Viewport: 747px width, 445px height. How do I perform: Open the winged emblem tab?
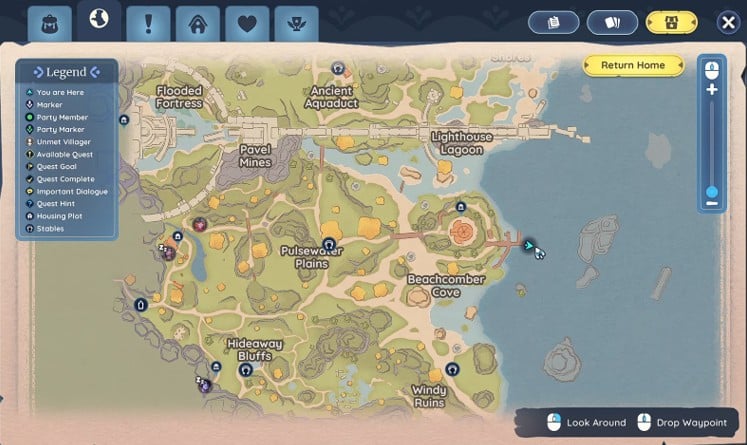(296, 22)
